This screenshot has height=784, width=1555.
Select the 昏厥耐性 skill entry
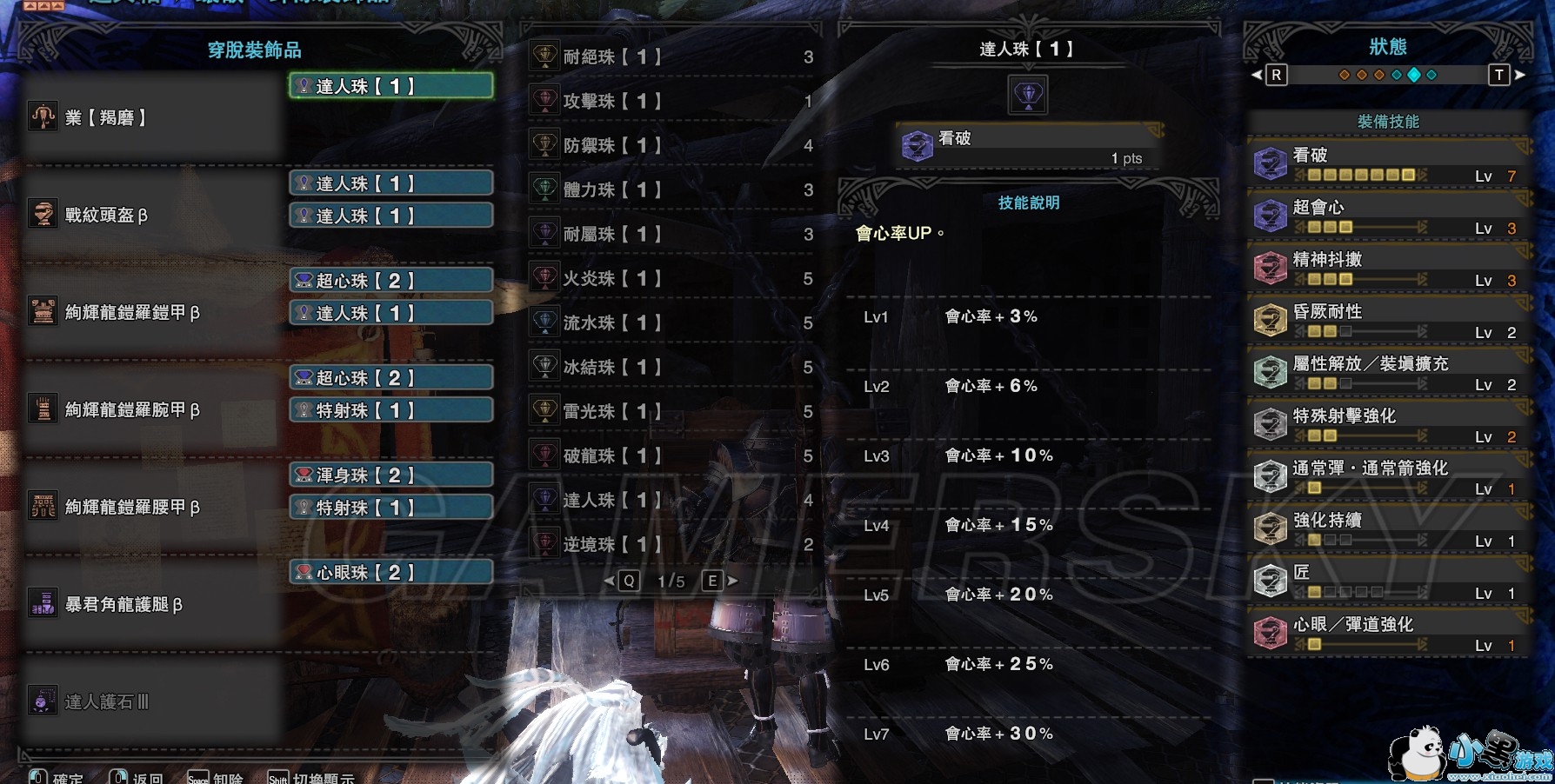coord(1388,321)
